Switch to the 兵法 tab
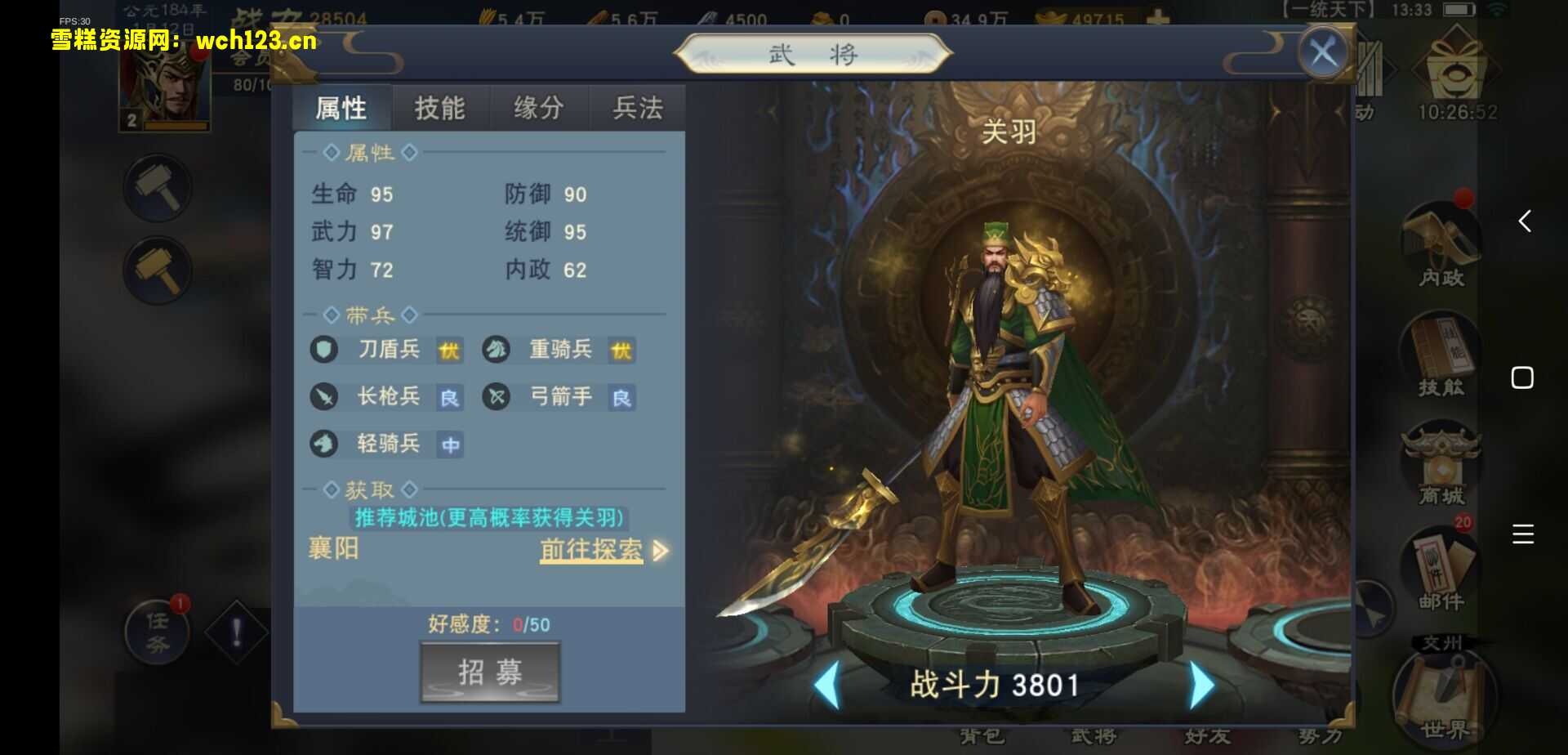 click(x=636, y=107)
